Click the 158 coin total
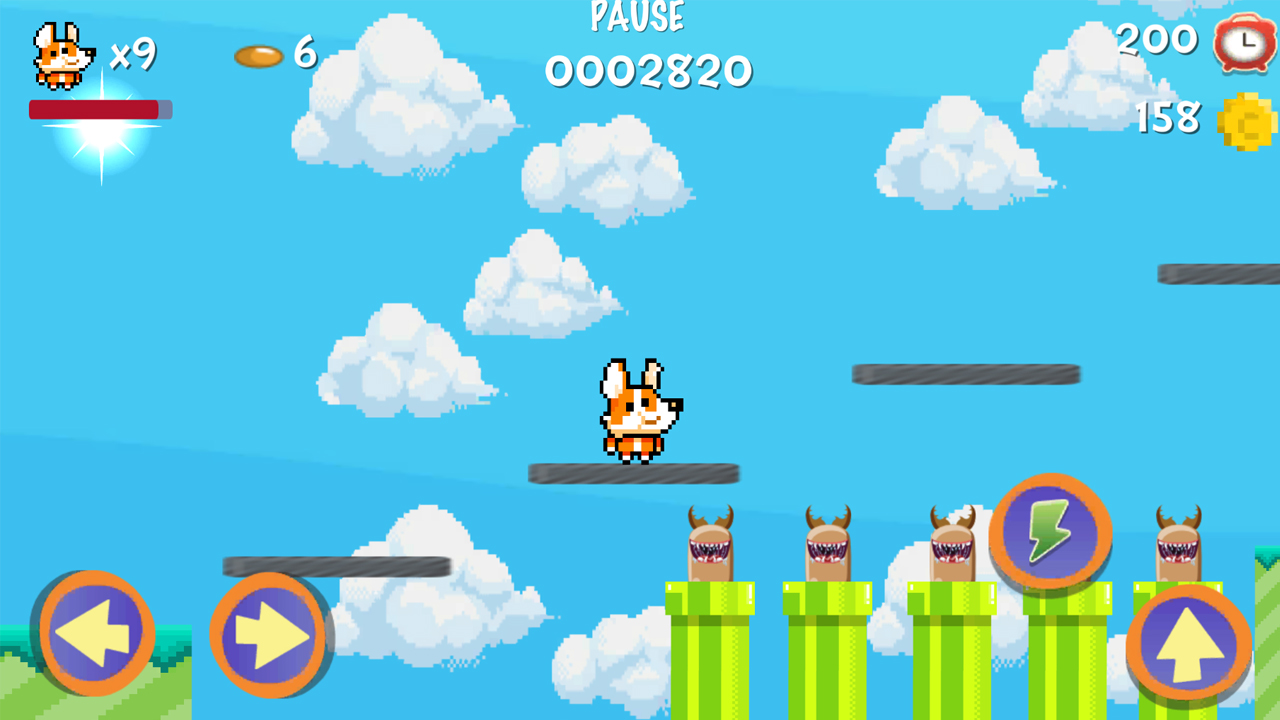The height and width of the screenshot is (720, 1280). 1166,118
